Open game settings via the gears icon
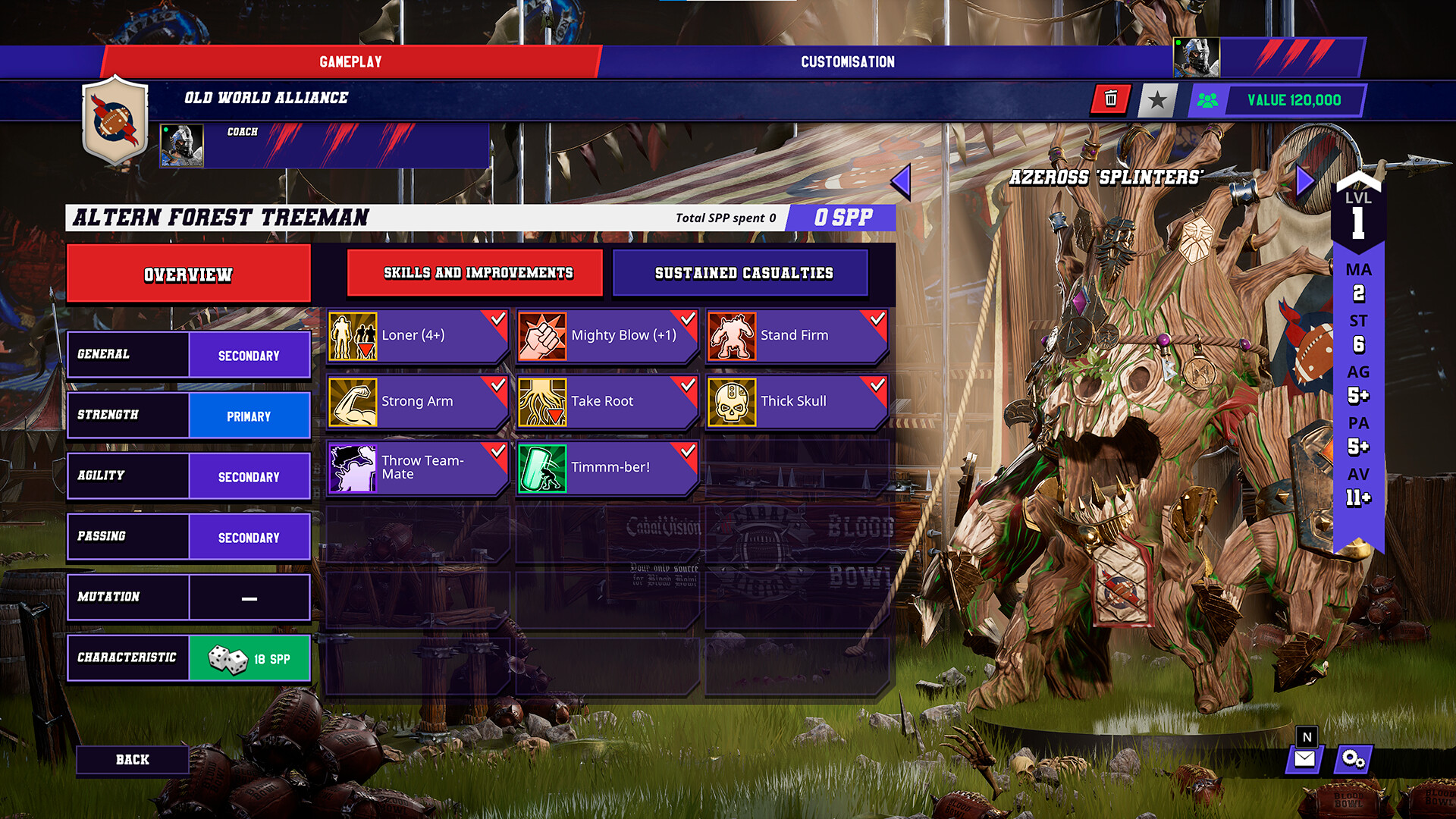The width and height of the screenshot is (1456, 819). (x=1354, y=758)
